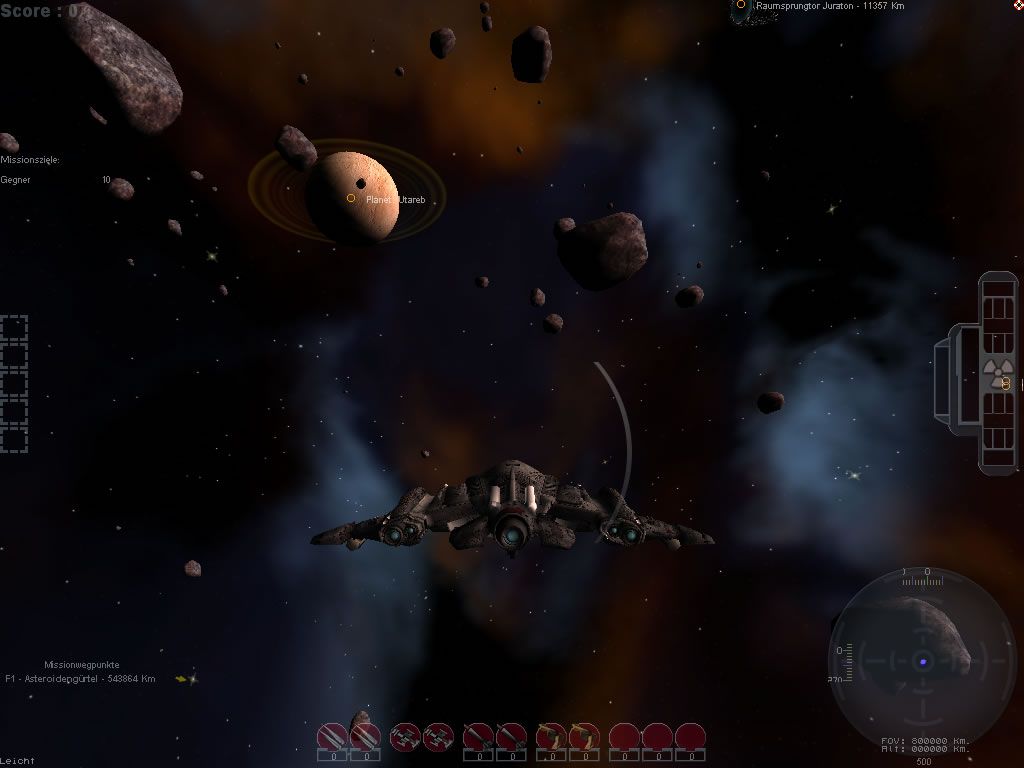Select waypoint F1 Asteroidengürtel
This screenshot has width=1024, height=768.
pos(80,679)
